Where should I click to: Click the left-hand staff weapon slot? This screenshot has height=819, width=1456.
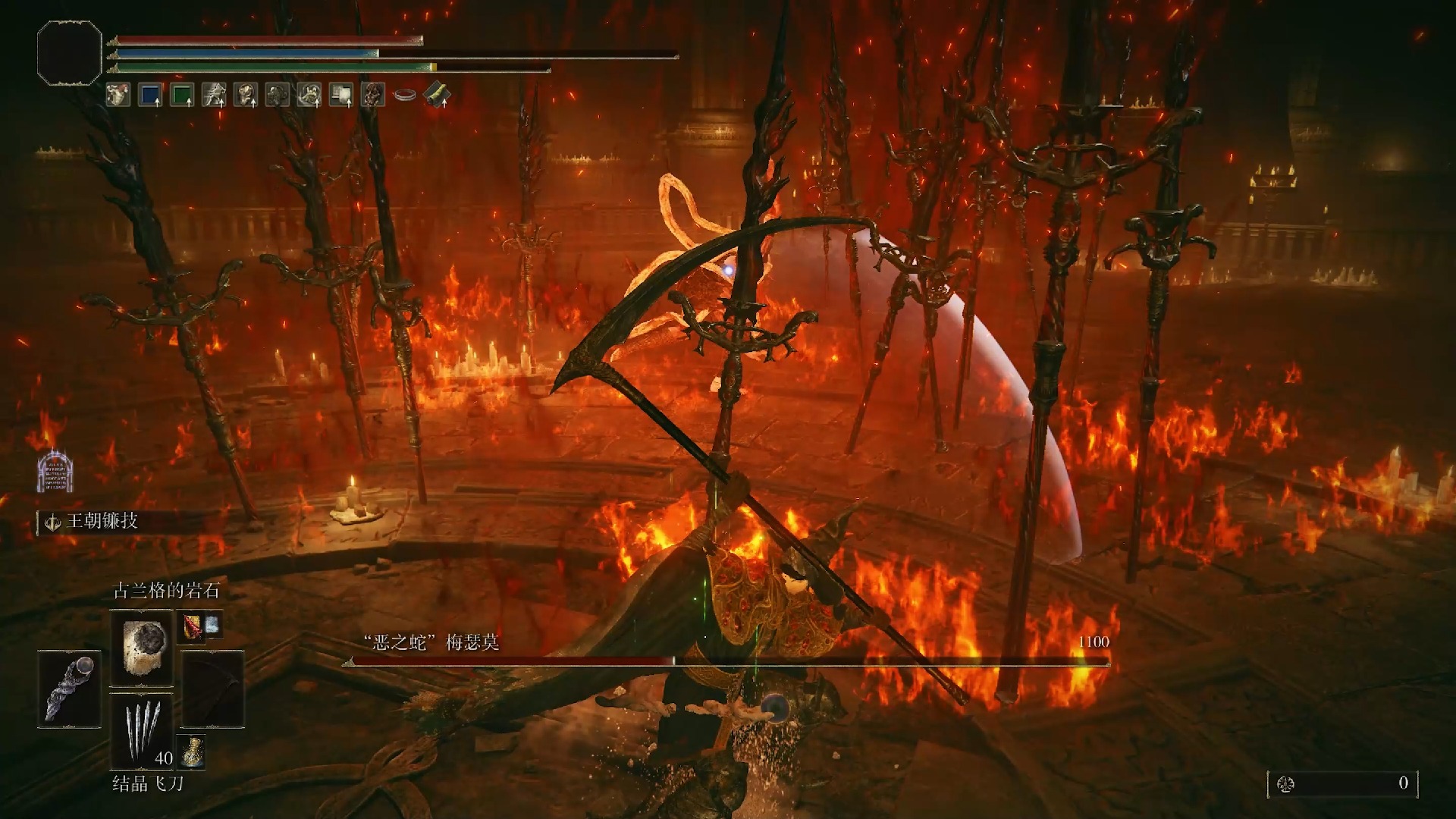[x=69, y=690]
